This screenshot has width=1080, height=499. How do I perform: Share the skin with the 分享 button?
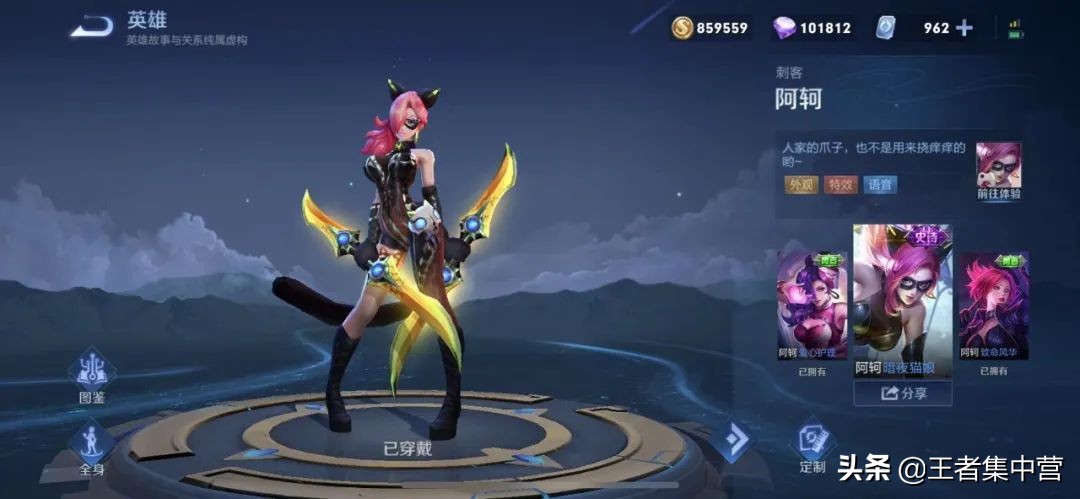tap(902, 393)
